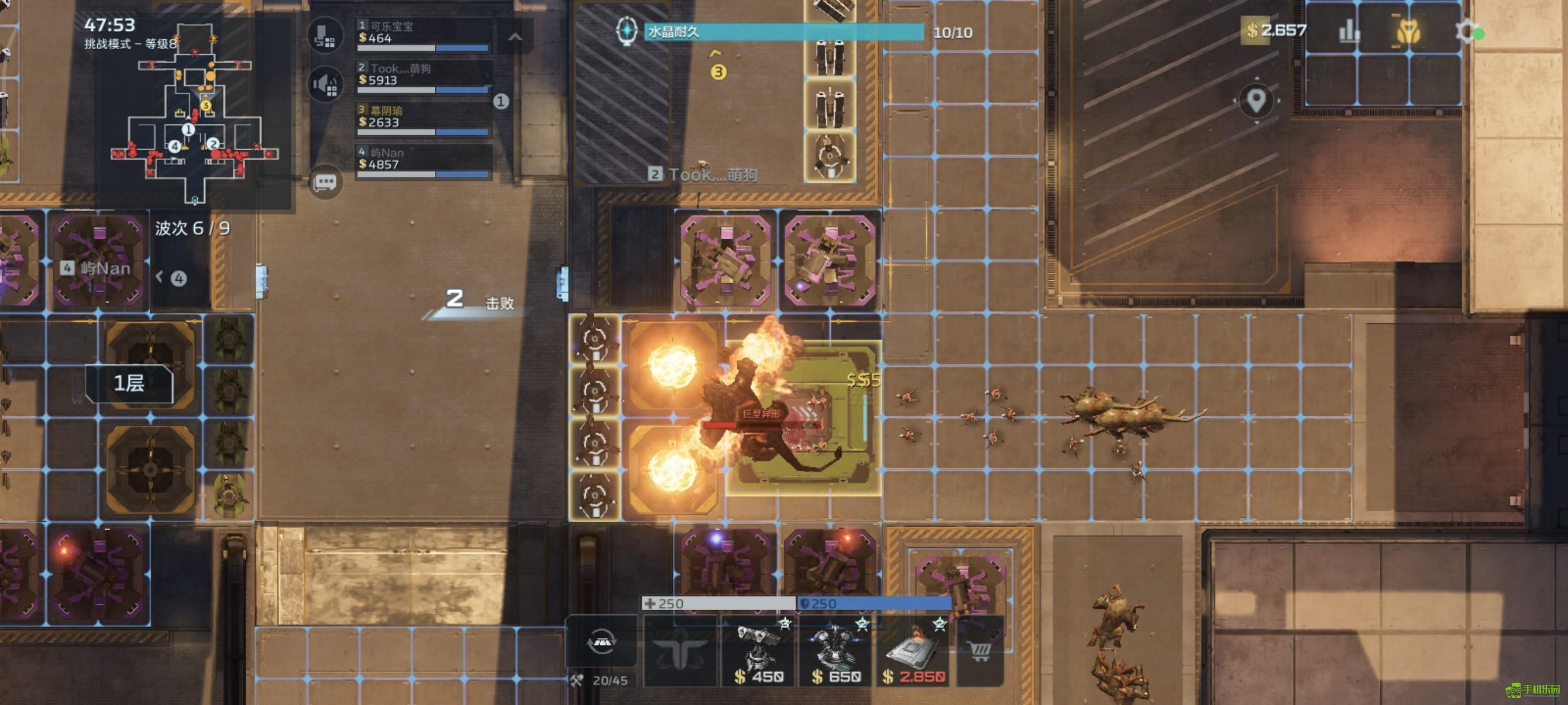This screenshot has height=705, width=1568.
Task: Click the swap build-set cycle button
Action: [601, 643]
